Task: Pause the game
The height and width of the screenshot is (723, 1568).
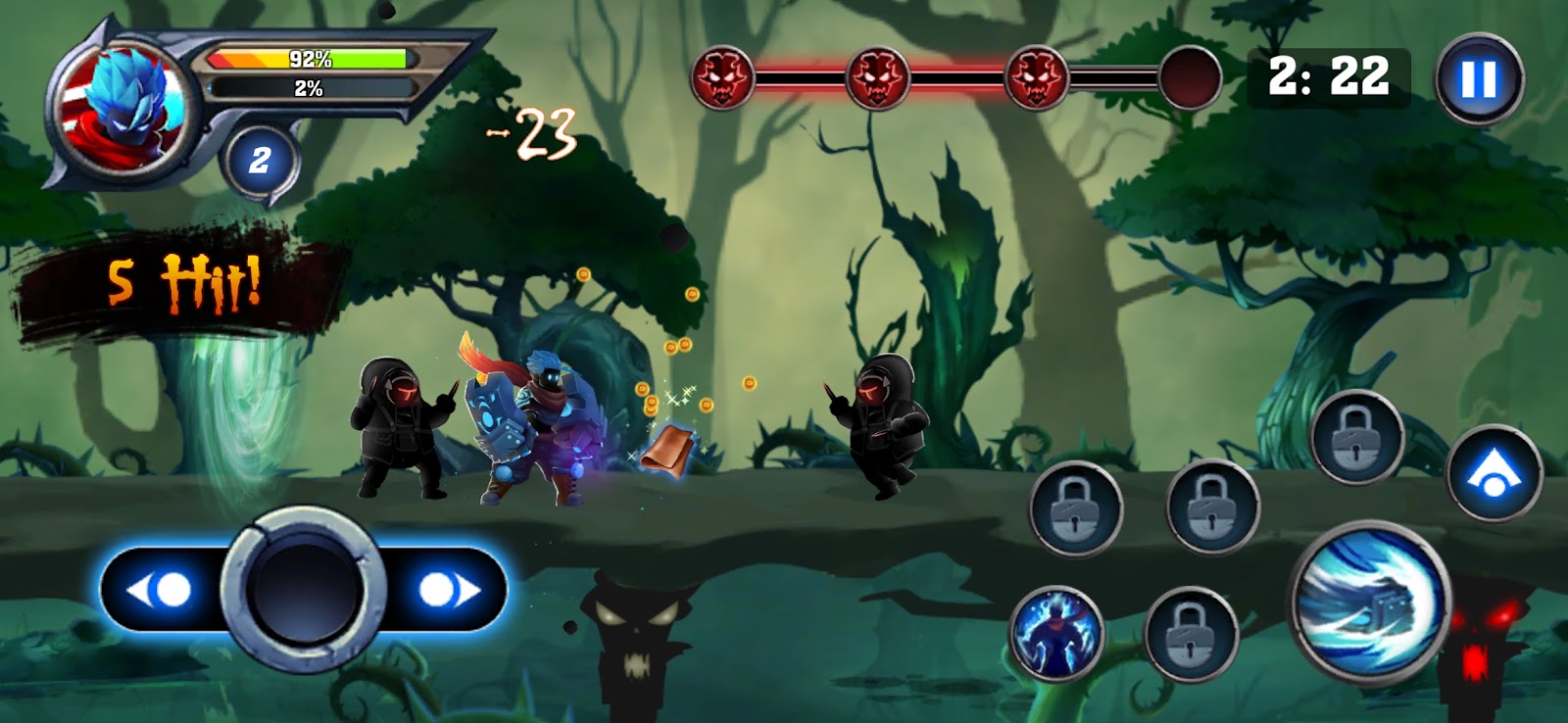Action: (x=1479, y=78)
